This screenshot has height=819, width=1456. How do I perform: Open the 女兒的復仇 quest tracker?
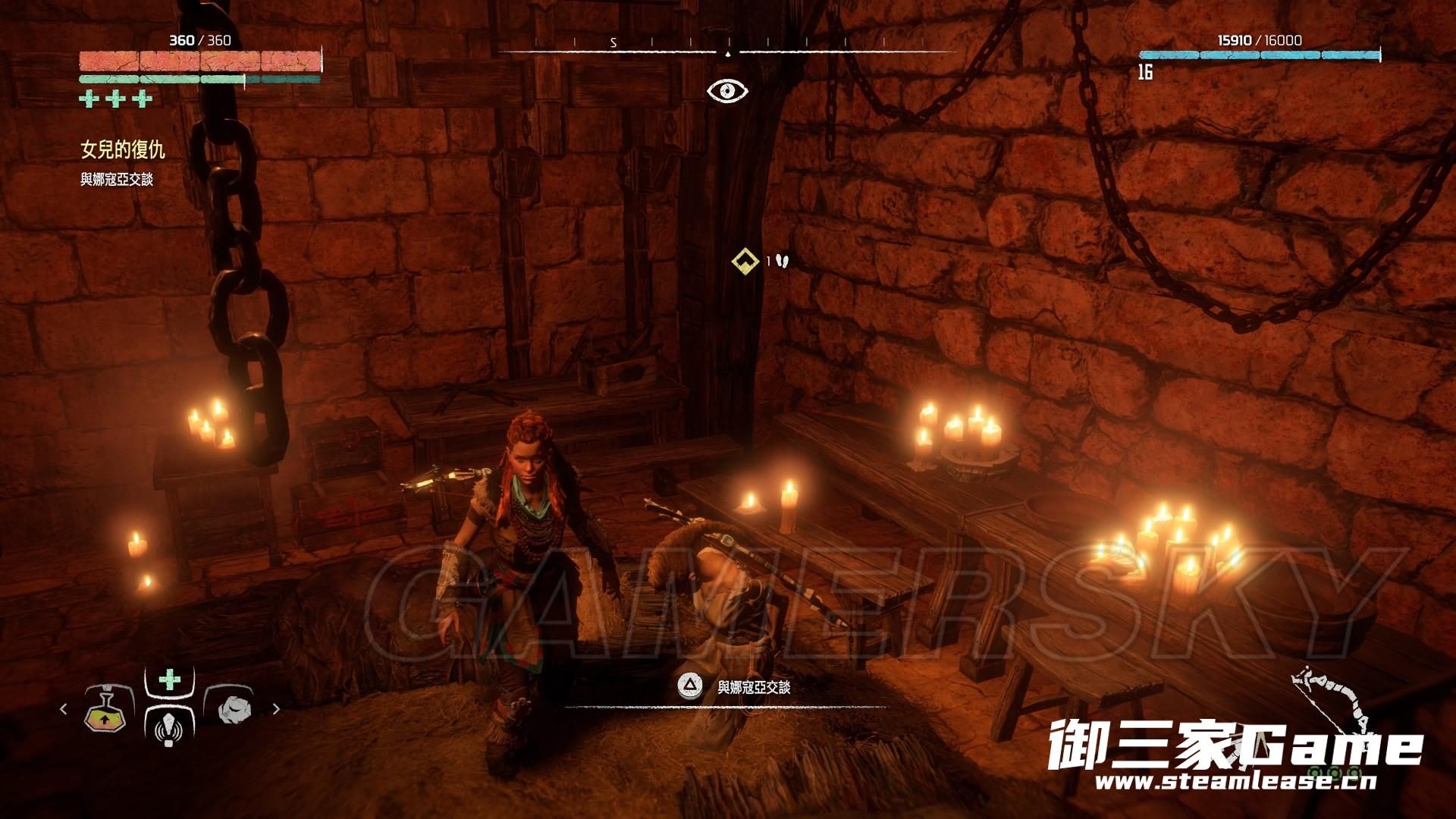click(x=123, y=150)
